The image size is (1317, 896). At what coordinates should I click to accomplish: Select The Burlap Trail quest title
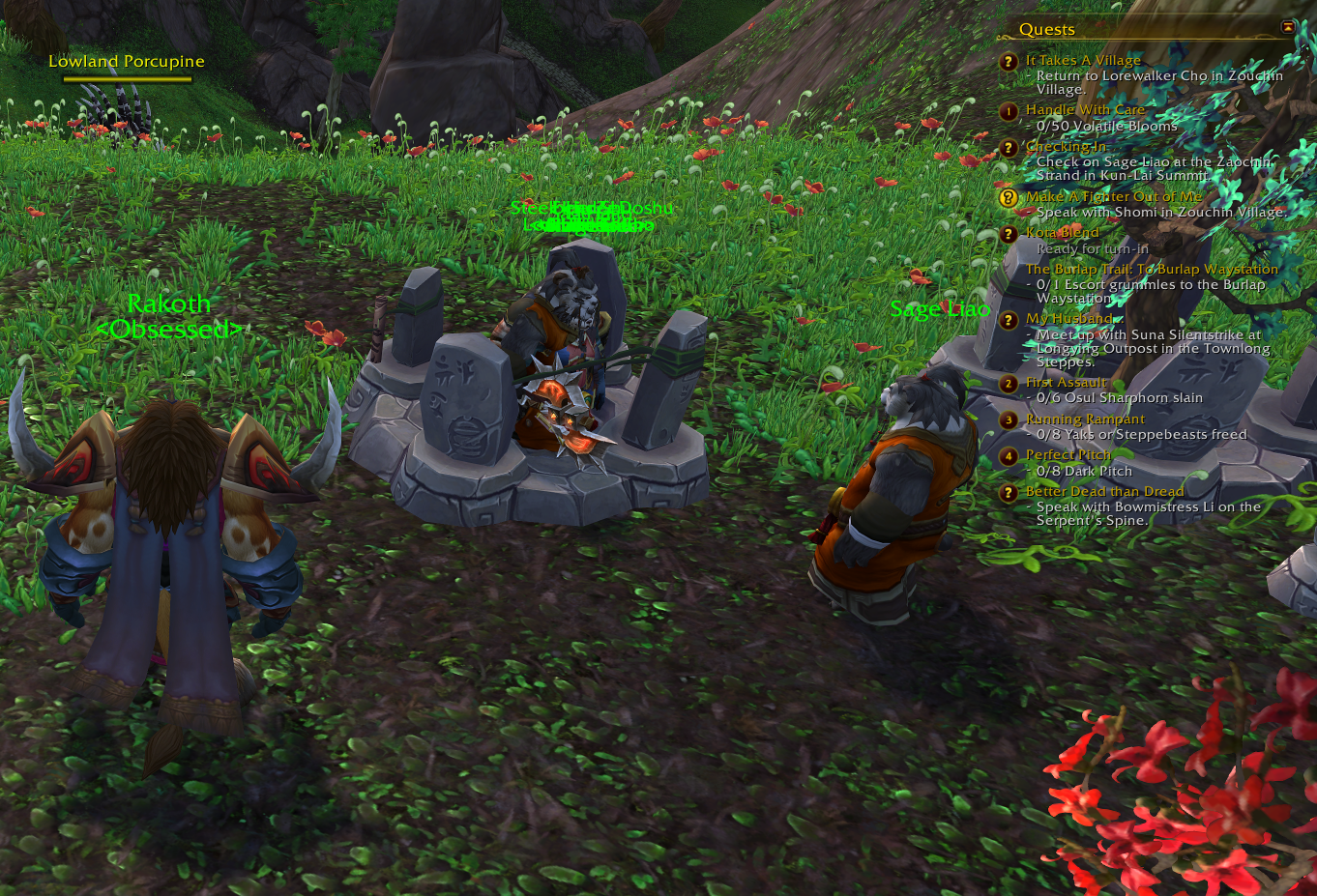(1152, 270)
